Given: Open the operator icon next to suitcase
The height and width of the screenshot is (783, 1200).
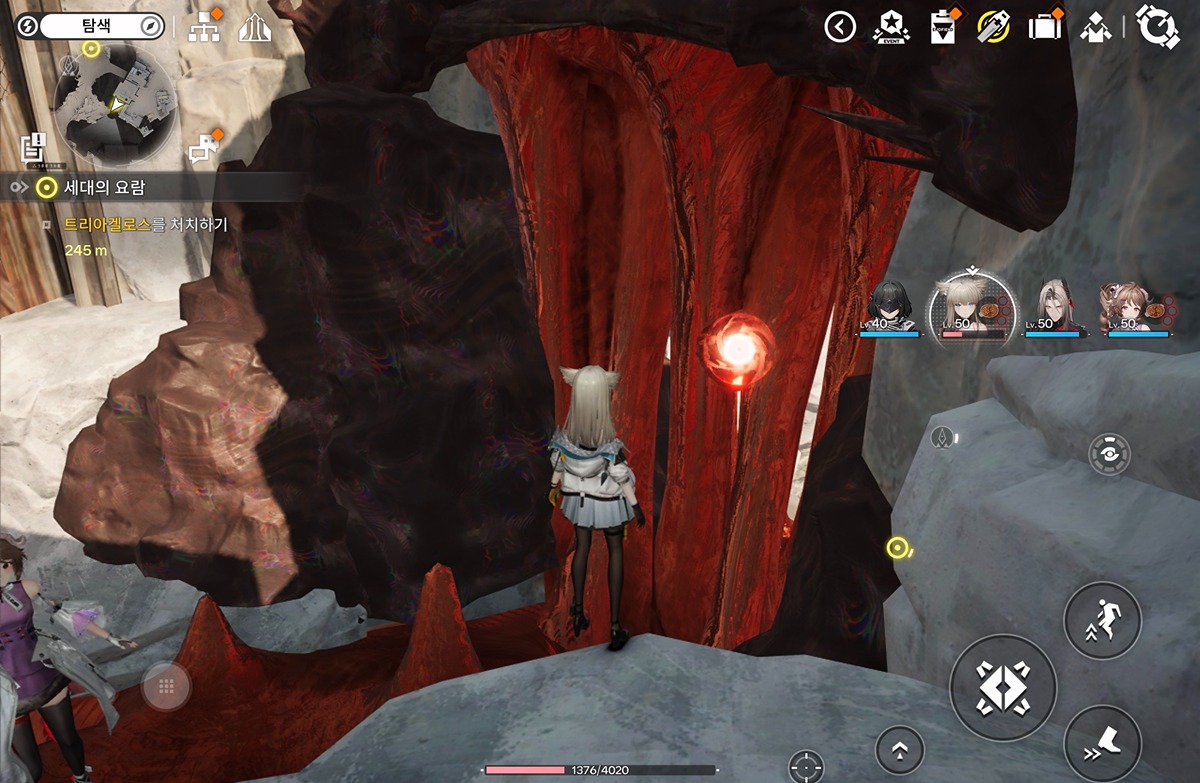Looking at the screenshot, I should [x=1097, y=27].
